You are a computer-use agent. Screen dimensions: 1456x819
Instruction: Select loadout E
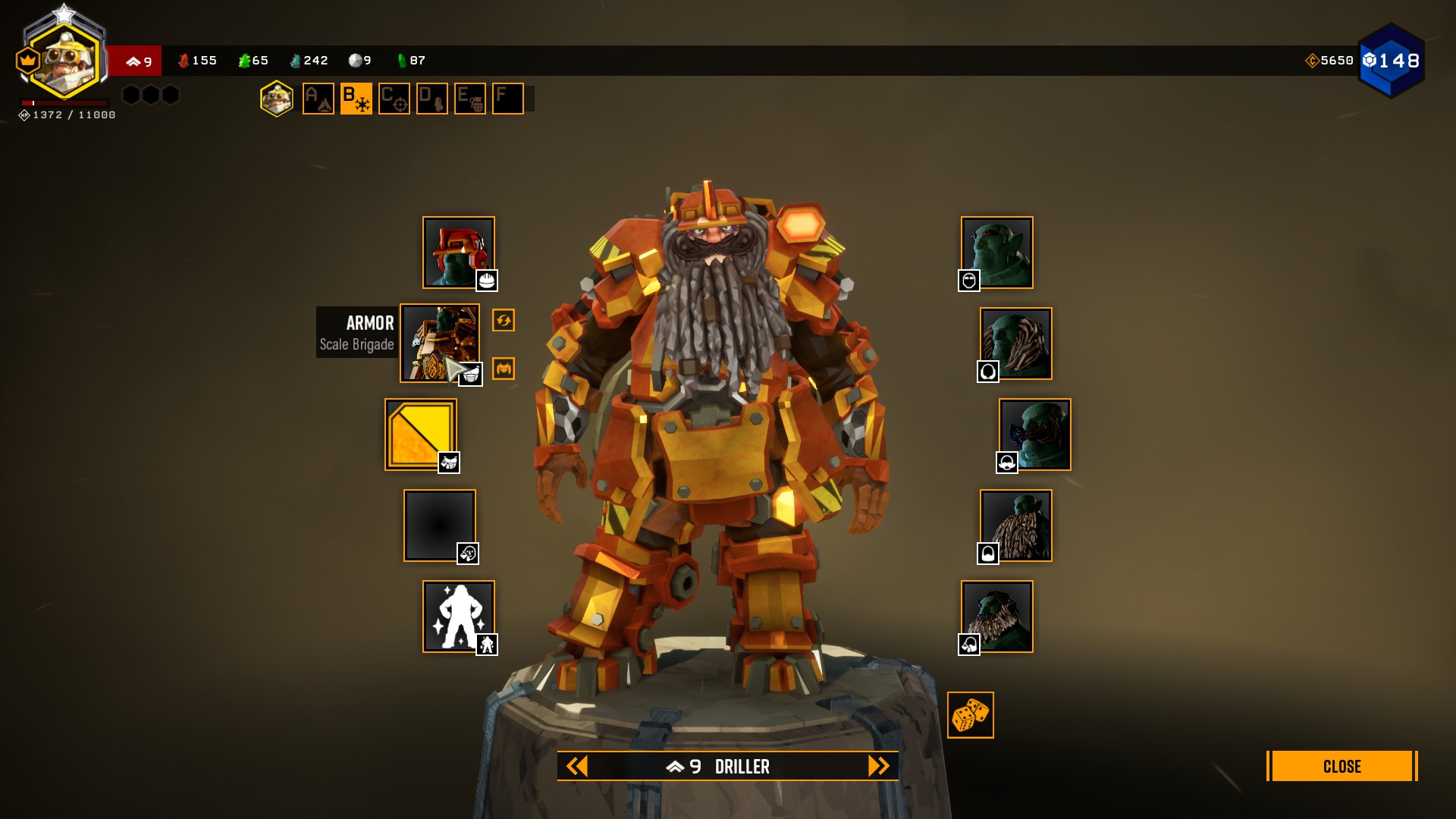pos(470,99)
